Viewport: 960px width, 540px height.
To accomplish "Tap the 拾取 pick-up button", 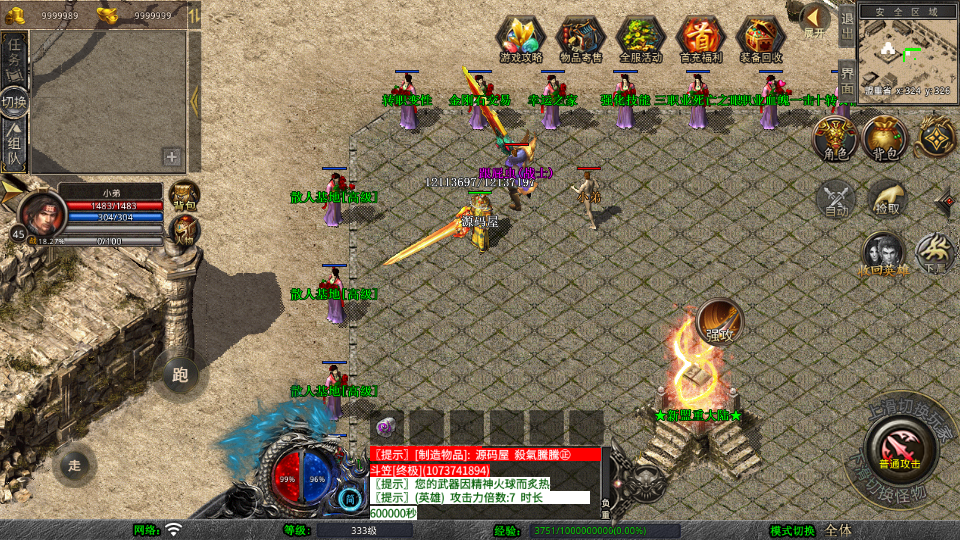I will click(885, 198).
